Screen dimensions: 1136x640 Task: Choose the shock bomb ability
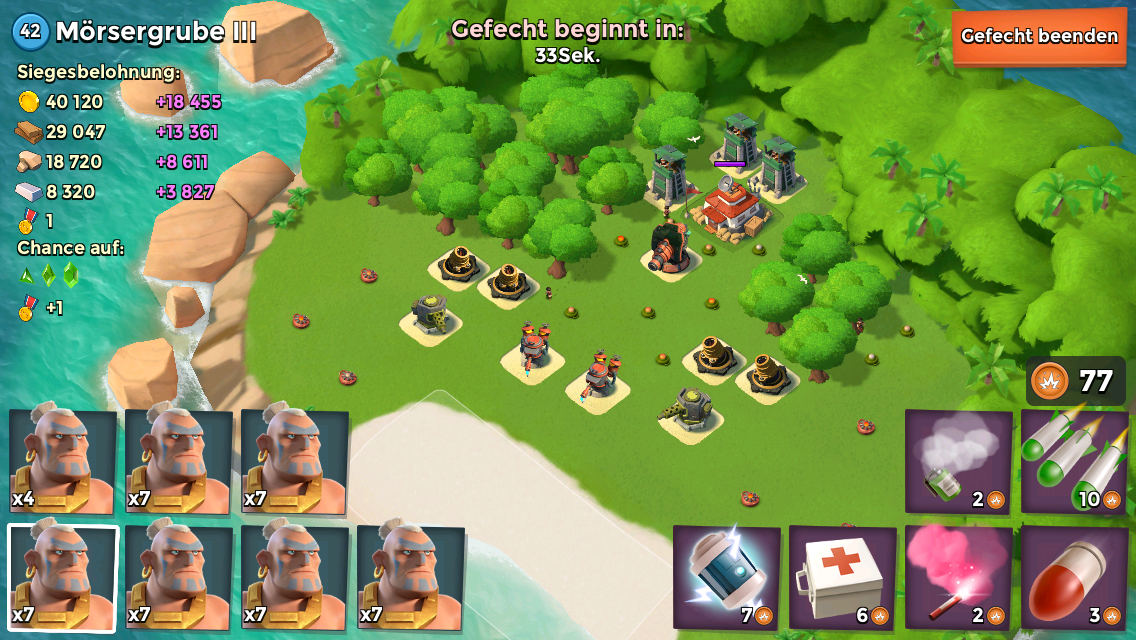click(x=726, y=577)
